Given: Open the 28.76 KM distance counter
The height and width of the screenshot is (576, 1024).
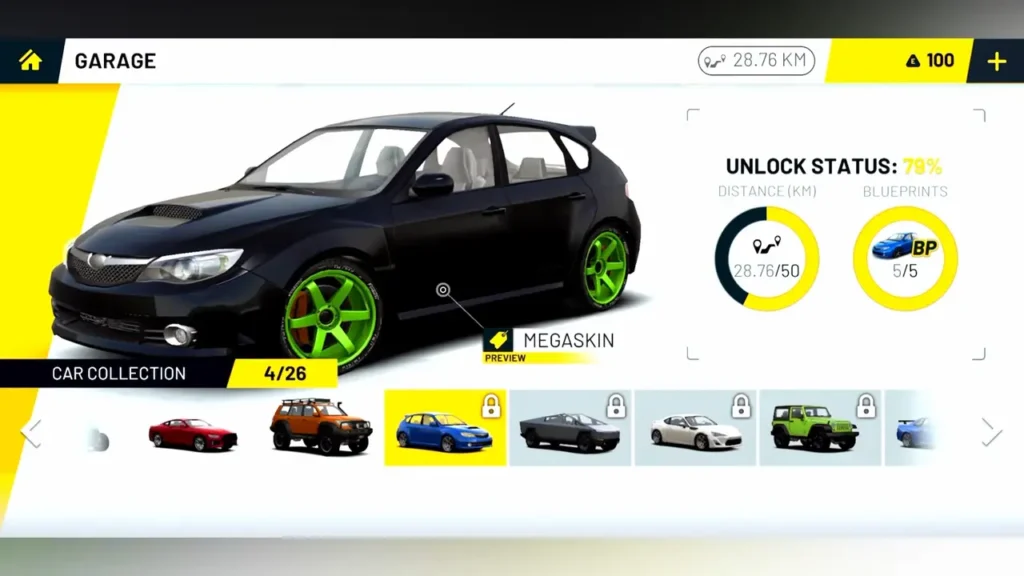Looking at the screenshot, I should click(x=756, y=61).
